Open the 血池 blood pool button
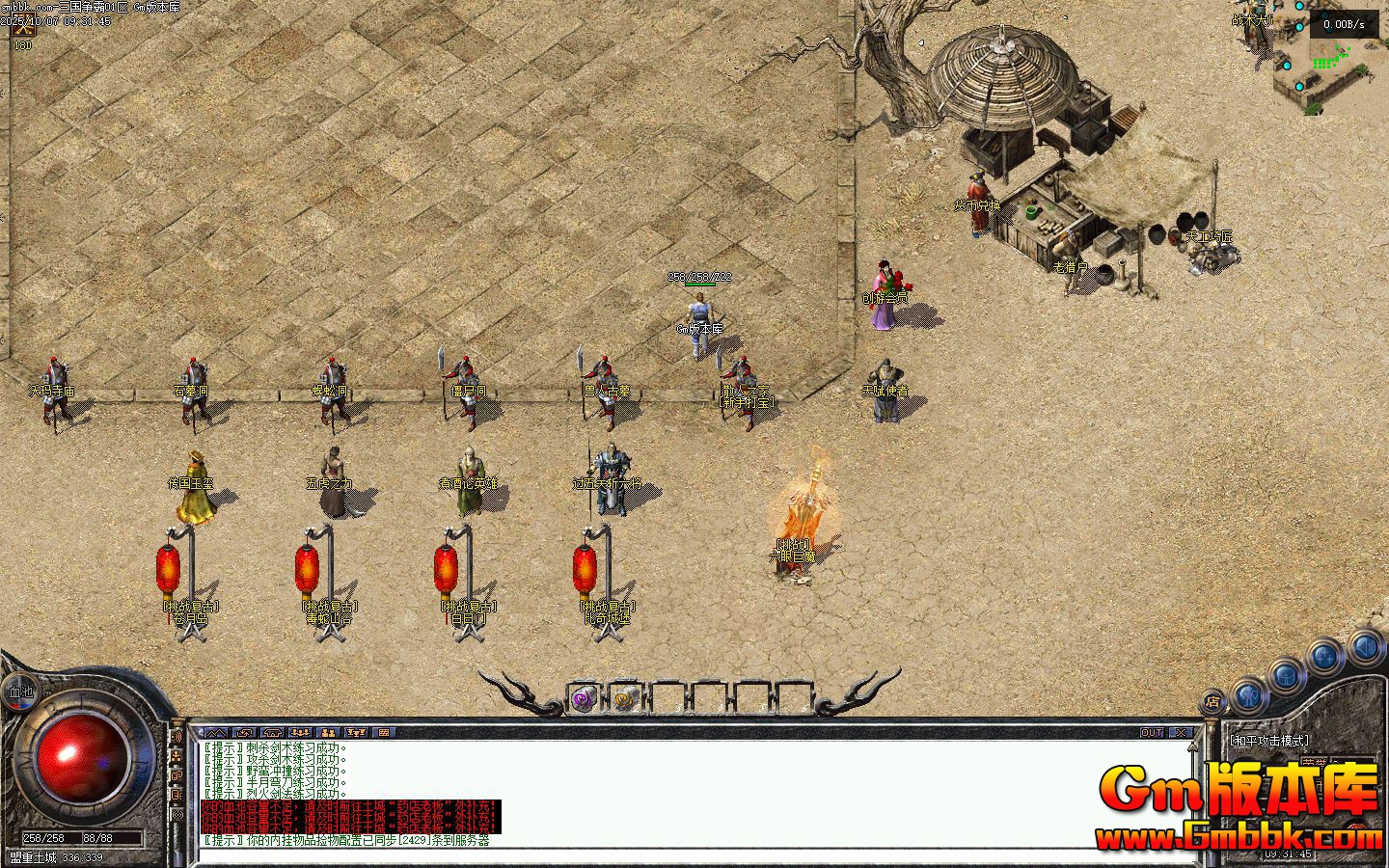This screenshot has width=1389, height=868. point(20,691)
